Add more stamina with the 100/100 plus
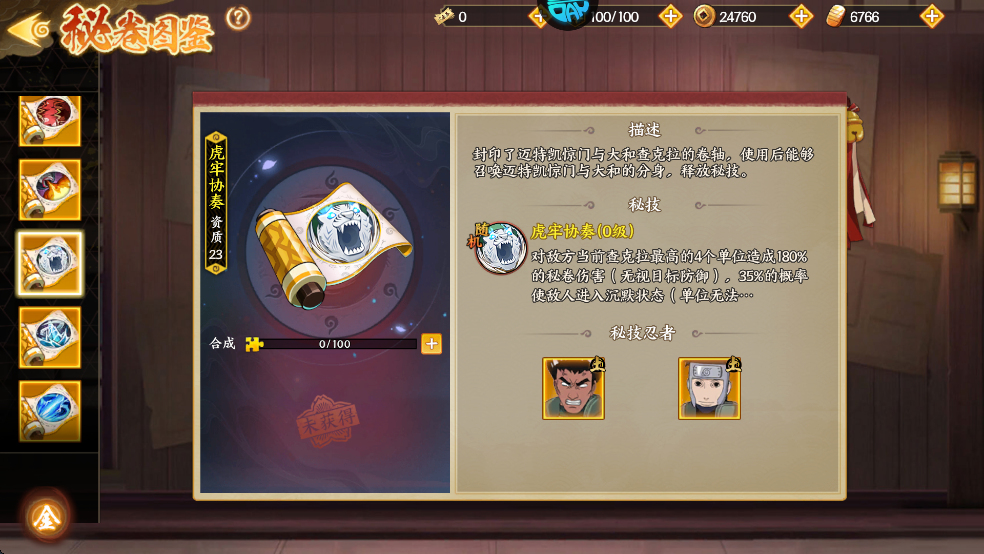The width and height of the screenshot is (984, 554). 670,16
